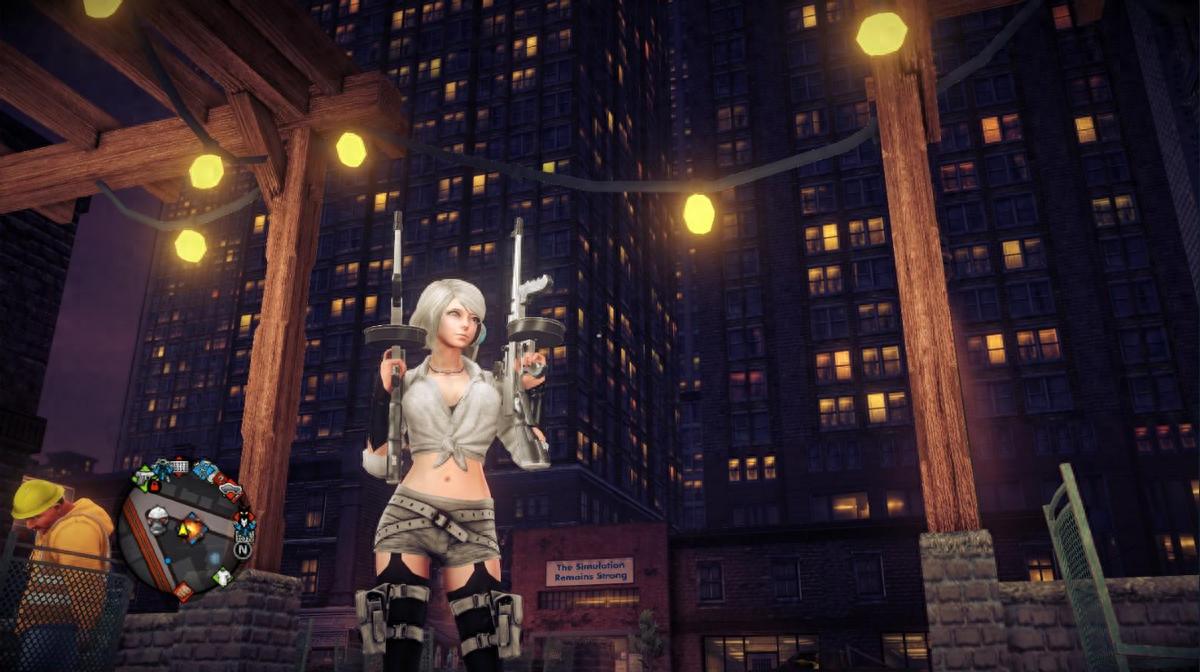Click the red car marker on minimap edge

231,491
